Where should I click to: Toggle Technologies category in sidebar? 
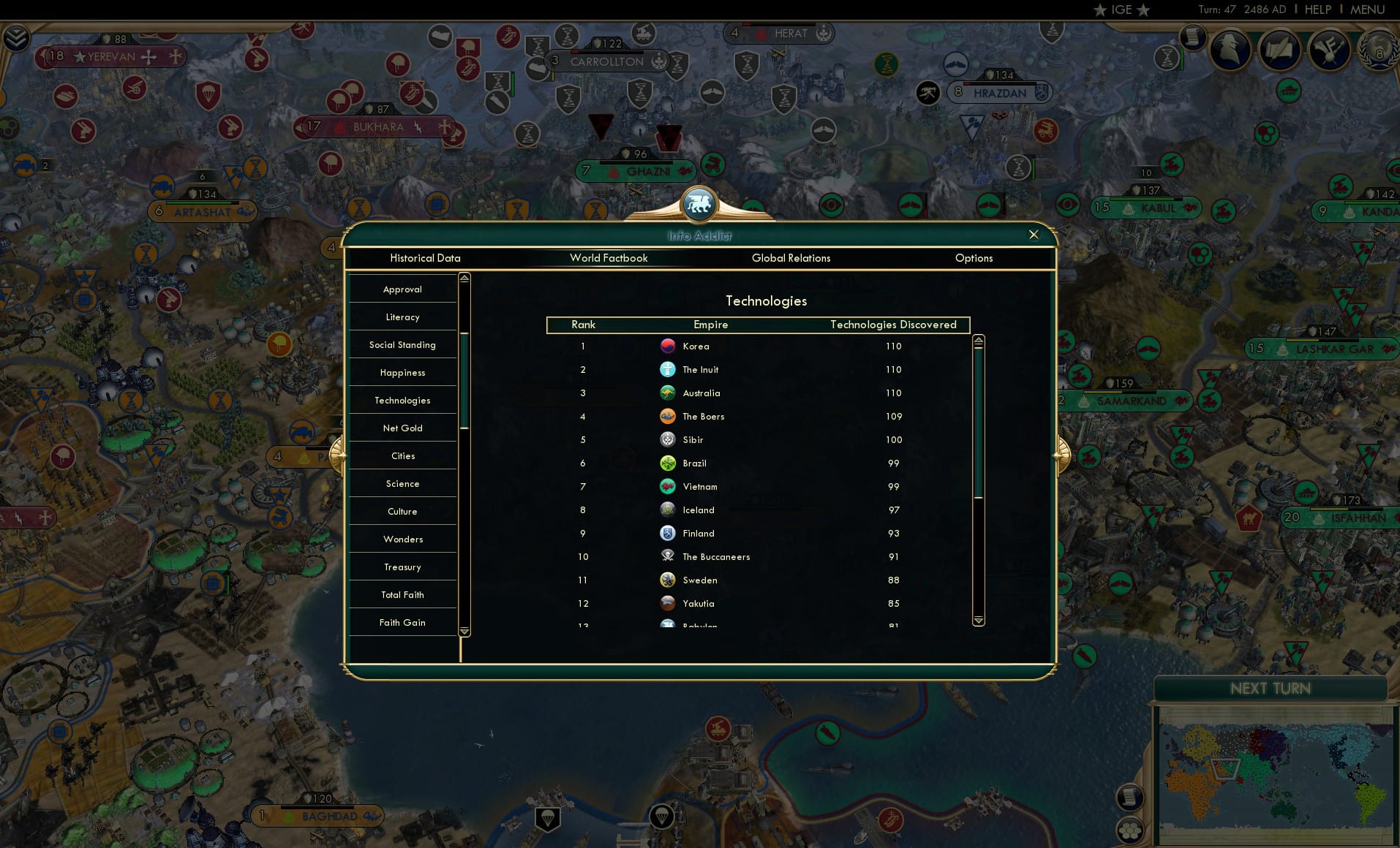pos(402,400)
